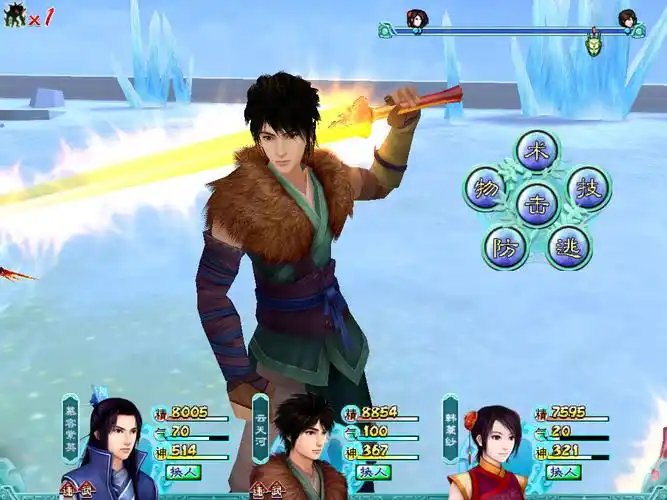The width and height of the screenshot is (667, 500).
Task: Click the 逃 (flee) command orb
Action: [x=568, y=246]
